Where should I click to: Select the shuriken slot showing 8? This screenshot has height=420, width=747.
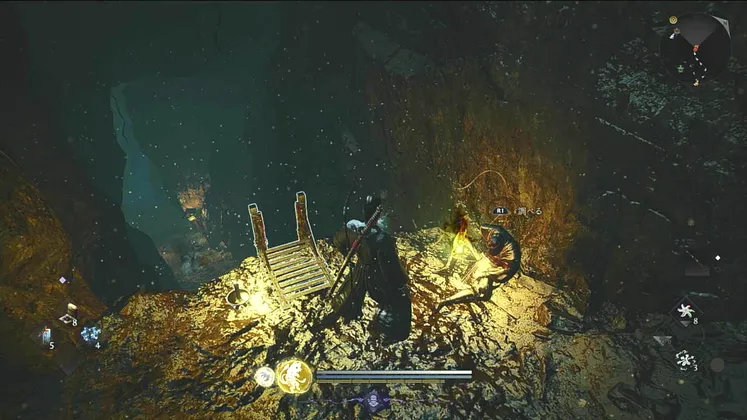pos(686,310)
